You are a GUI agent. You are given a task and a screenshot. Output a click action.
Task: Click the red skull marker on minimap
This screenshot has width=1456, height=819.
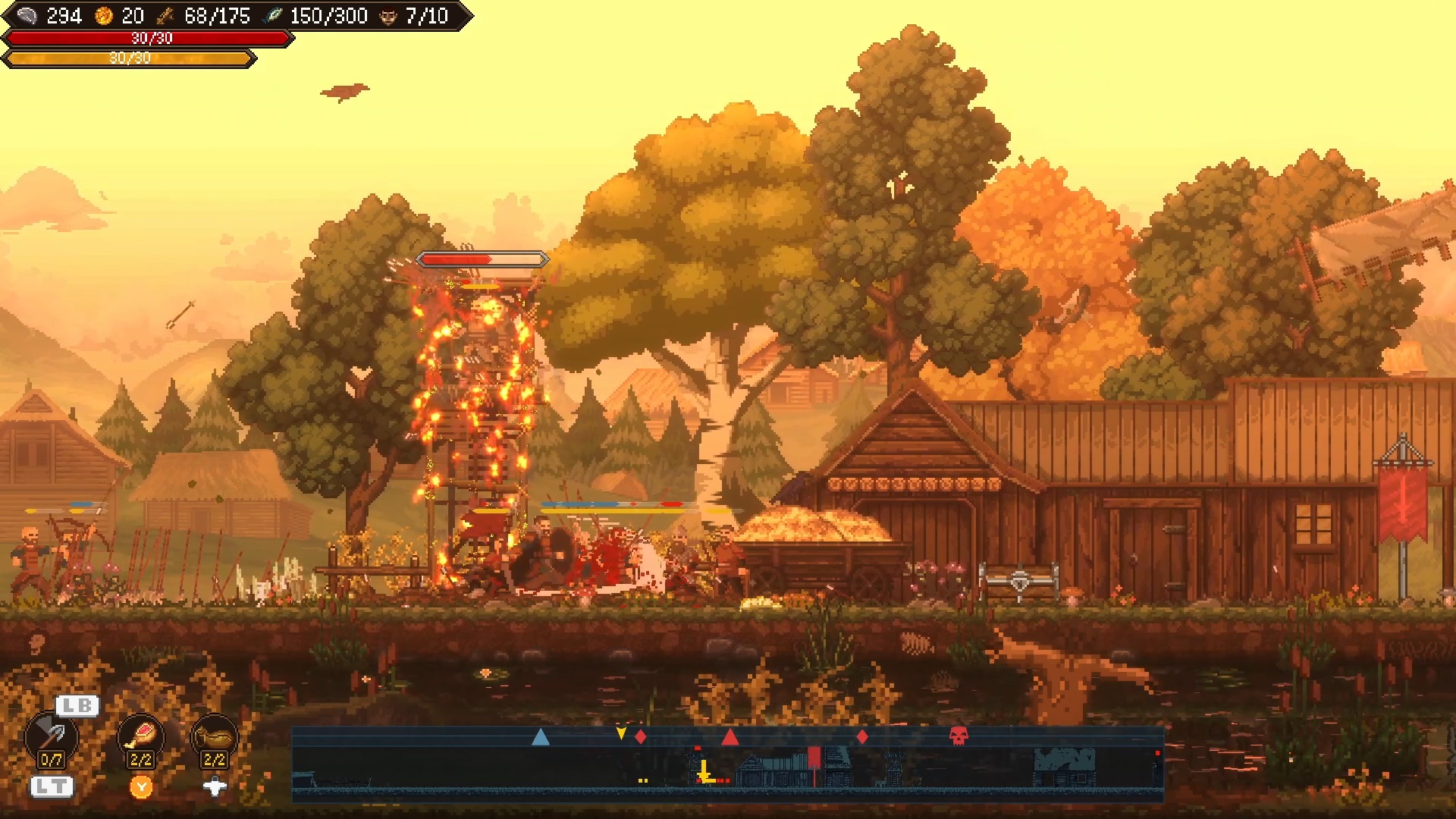959,736
